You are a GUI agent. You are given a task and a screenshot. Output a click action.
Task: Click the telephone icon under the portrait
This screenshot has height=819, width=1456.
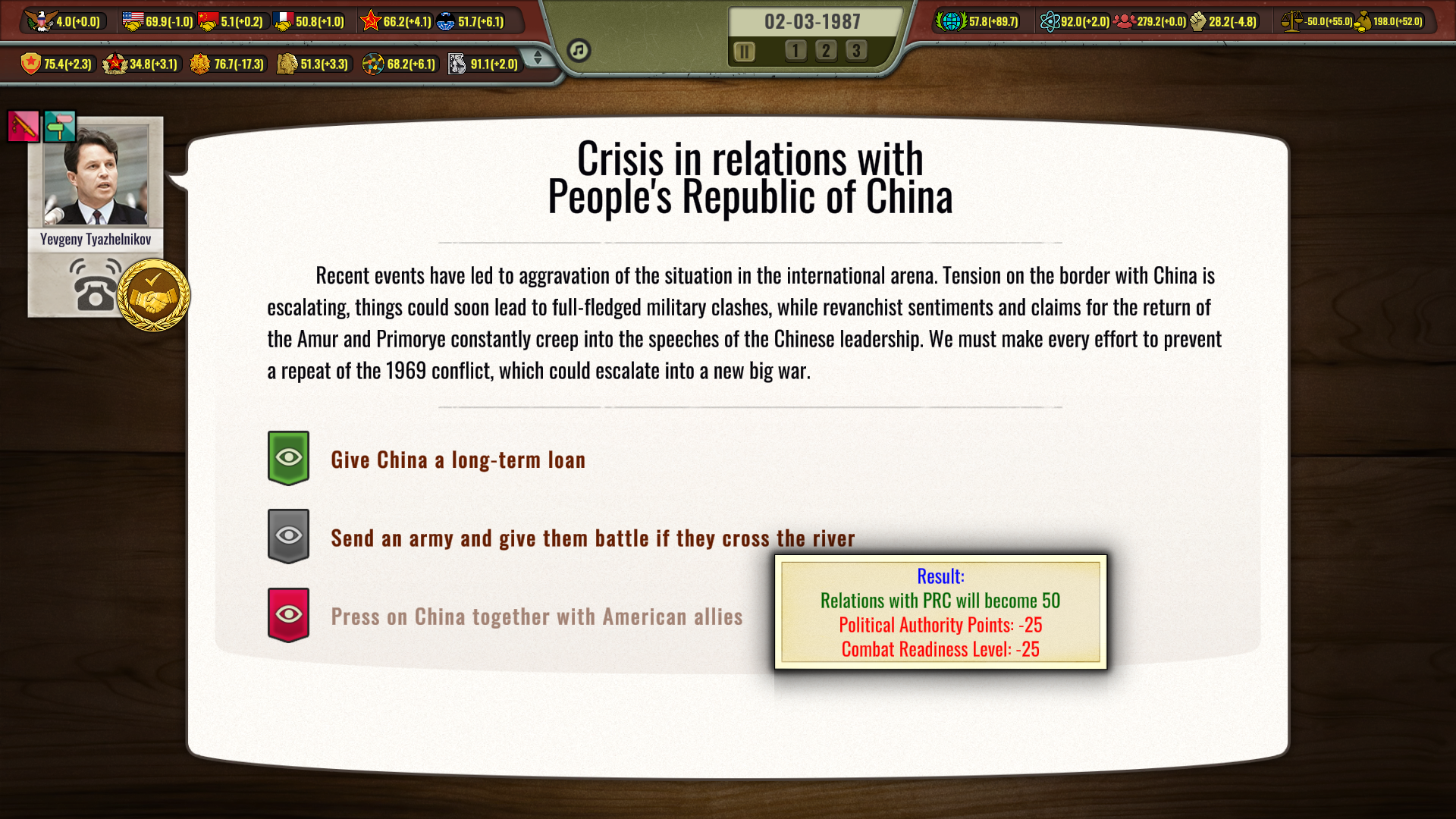click(x=94, y=285)
